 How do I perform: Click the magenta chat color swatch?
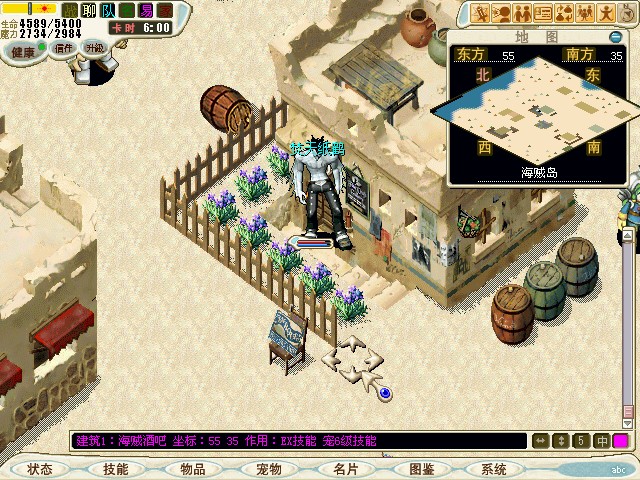pyautogui.click(x=621, y=440)
